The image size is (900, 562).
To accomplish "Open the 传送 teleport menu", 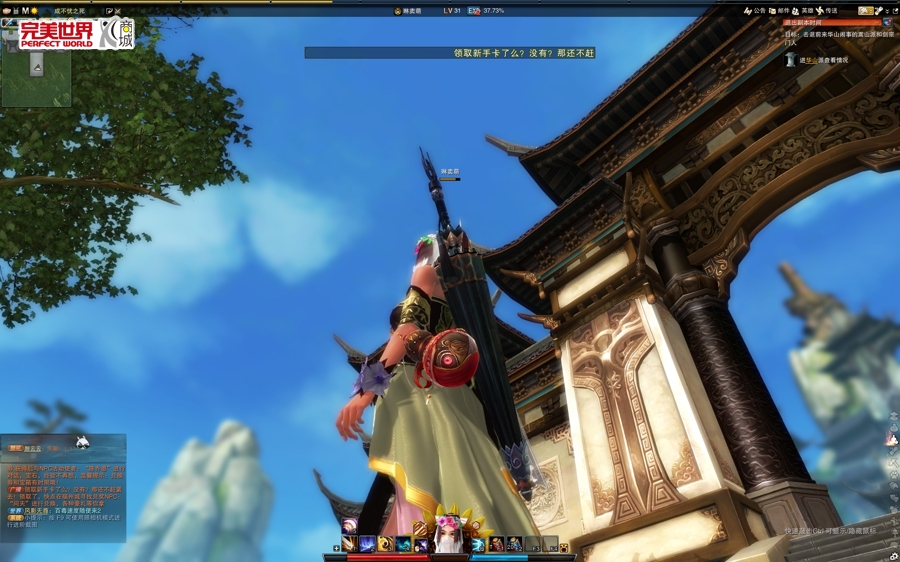I will pos(826,11).
